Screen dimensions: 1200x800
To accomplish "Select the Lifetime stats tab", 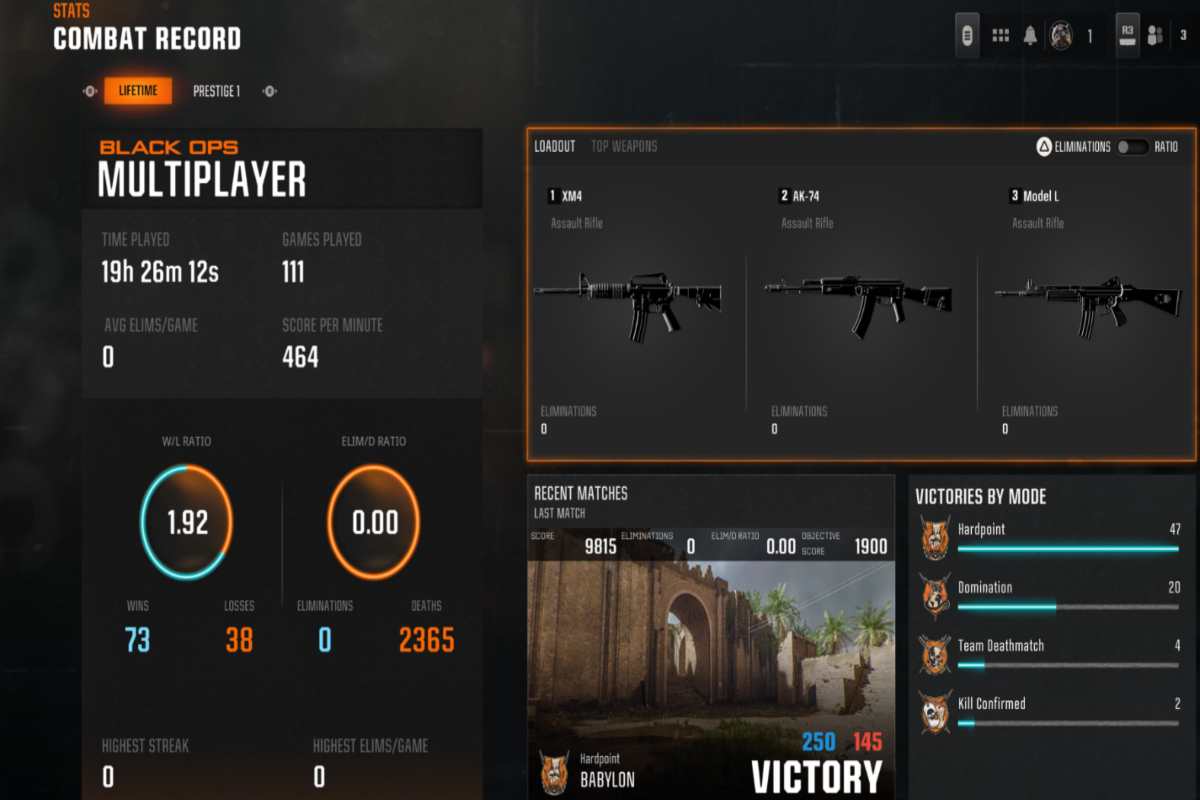I will 138,91.
